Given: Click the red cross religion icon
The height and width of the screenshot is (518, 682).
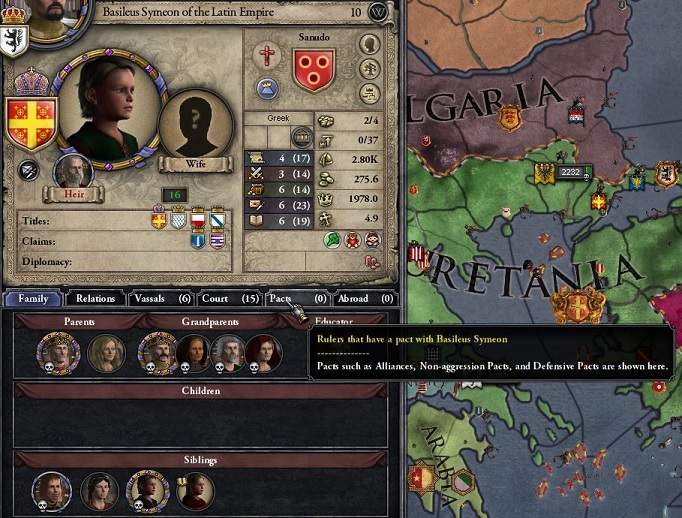Looking at the screenshot, I should [x=267, y=54].
